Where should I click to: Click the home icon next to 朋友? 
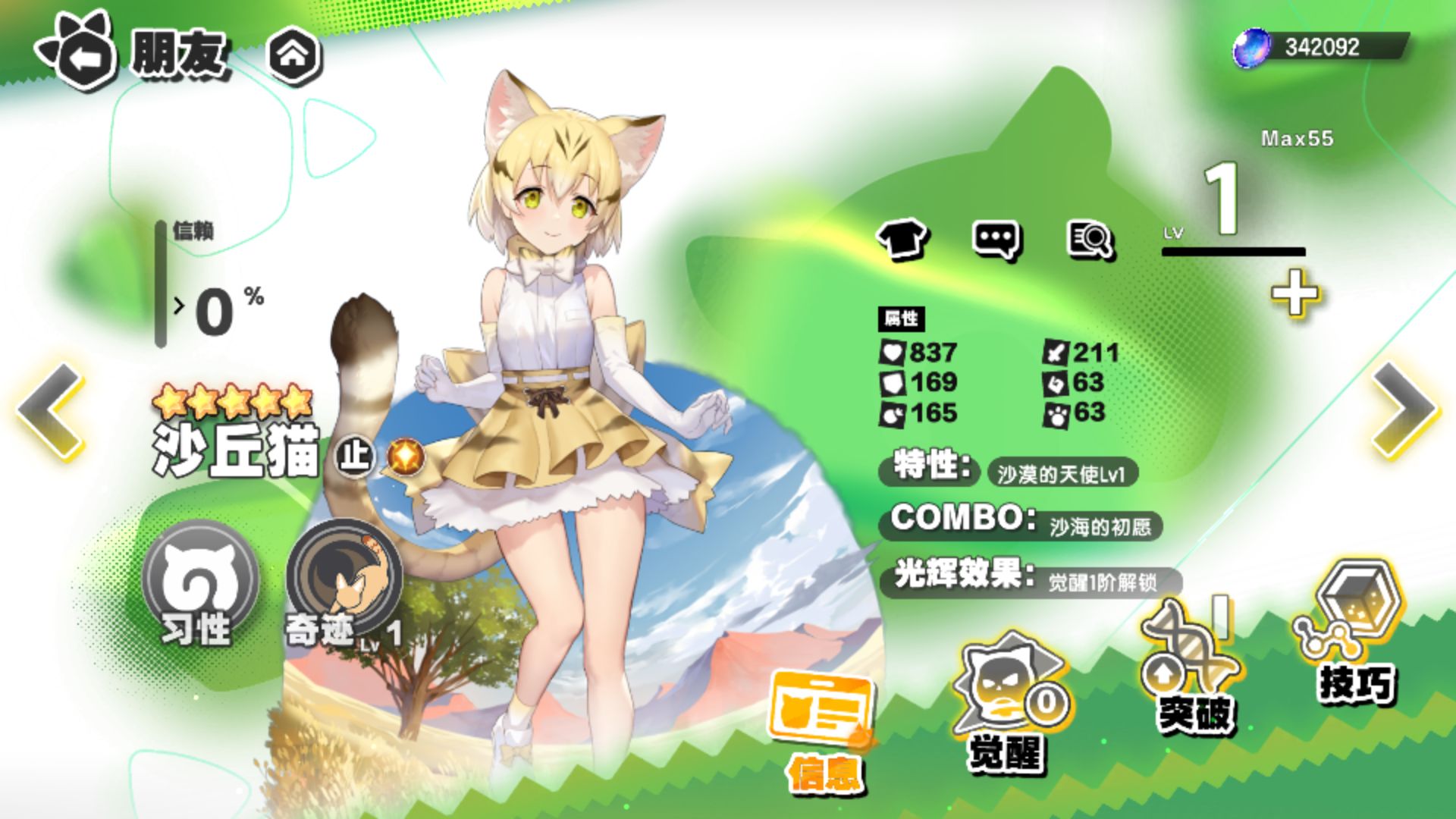click(296, 53)
